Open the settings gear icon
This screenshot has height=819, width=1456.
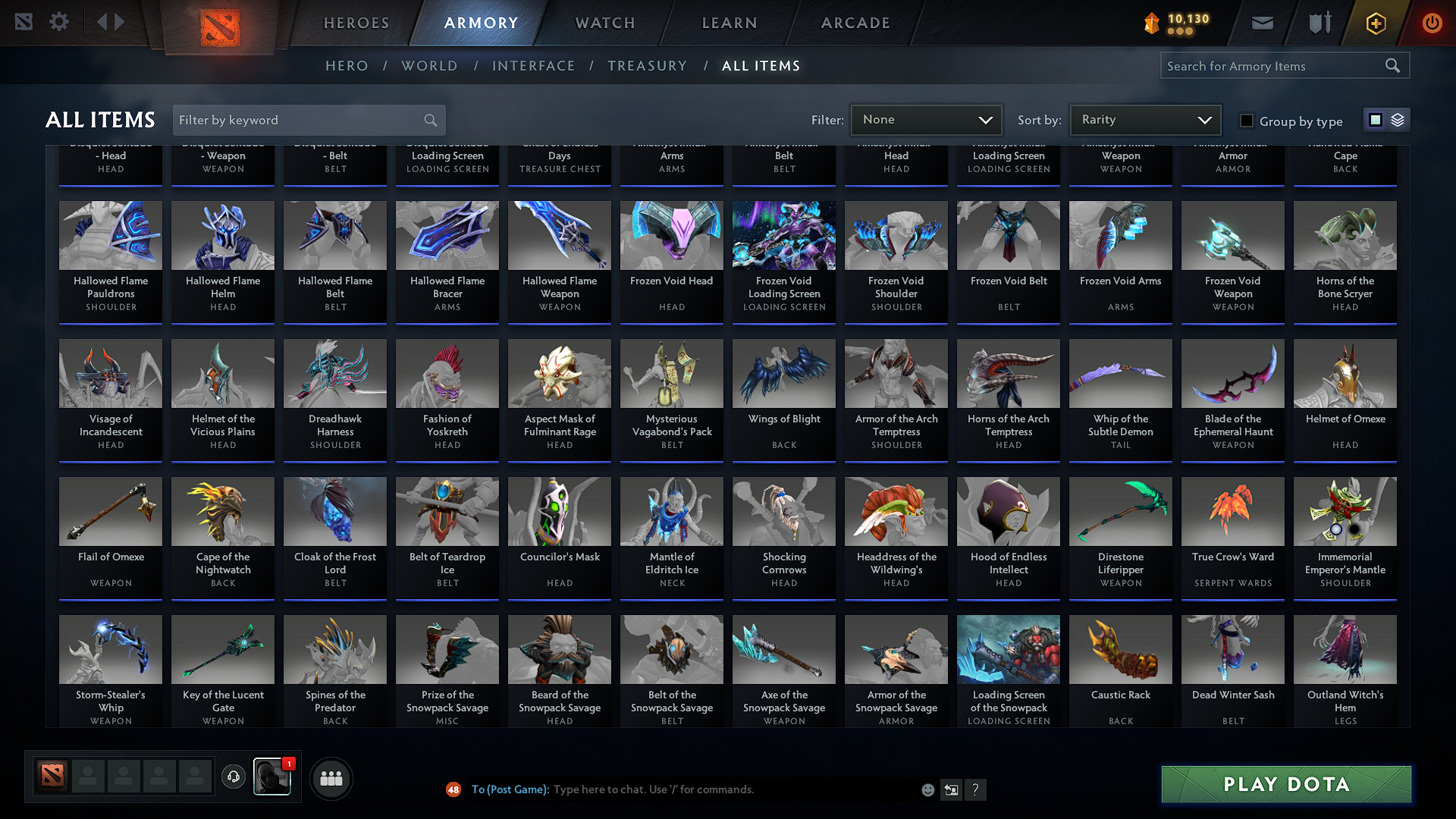[58, 22]
